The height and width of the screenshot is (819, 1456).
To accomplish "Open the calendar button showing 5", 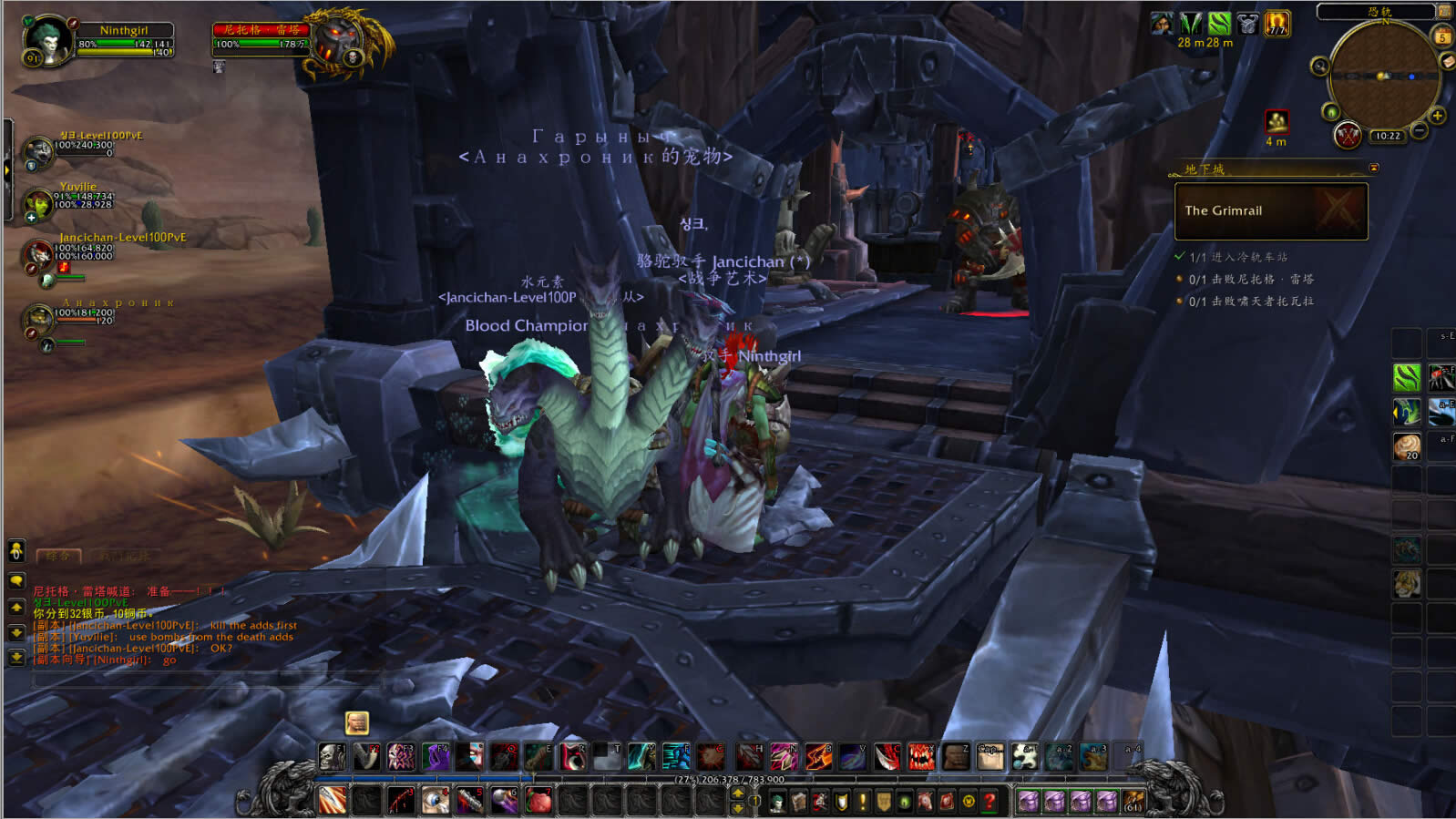I will click(1442, 37).
